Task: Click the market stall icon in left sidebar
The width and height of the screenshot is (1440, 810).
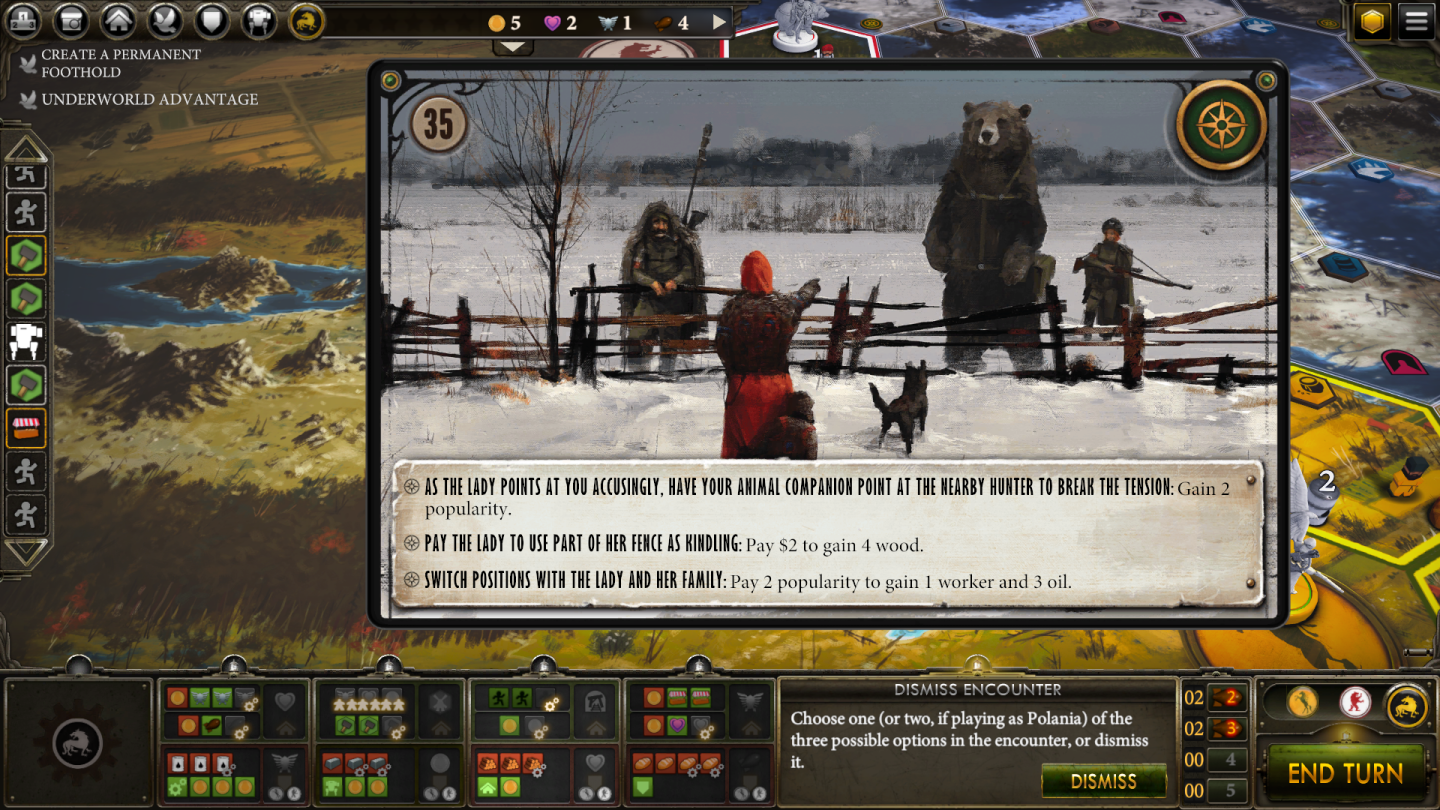Action: pos(25,428)
